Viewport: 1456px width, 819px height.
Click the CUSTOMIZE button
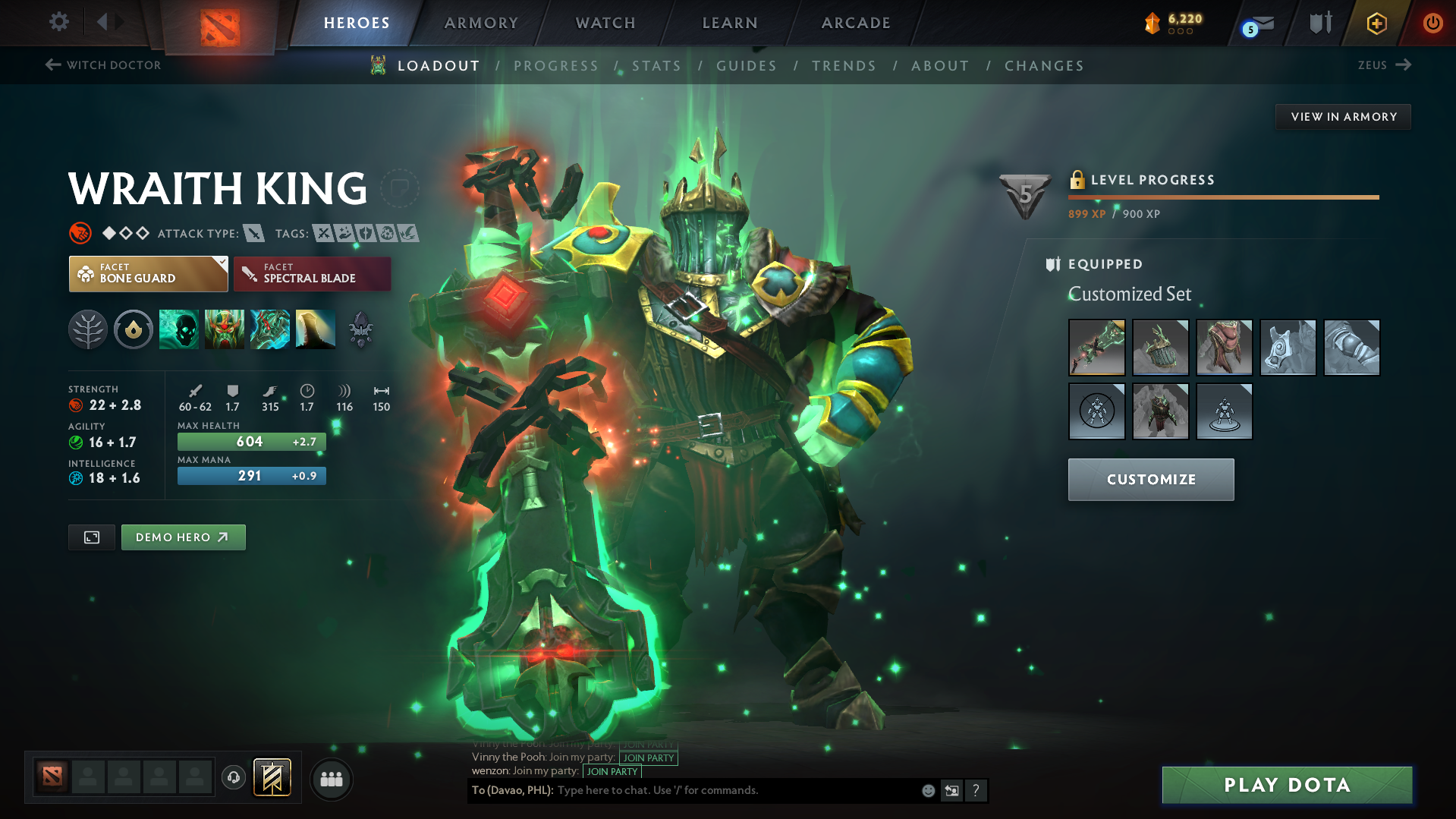(x=1150, y=479)
